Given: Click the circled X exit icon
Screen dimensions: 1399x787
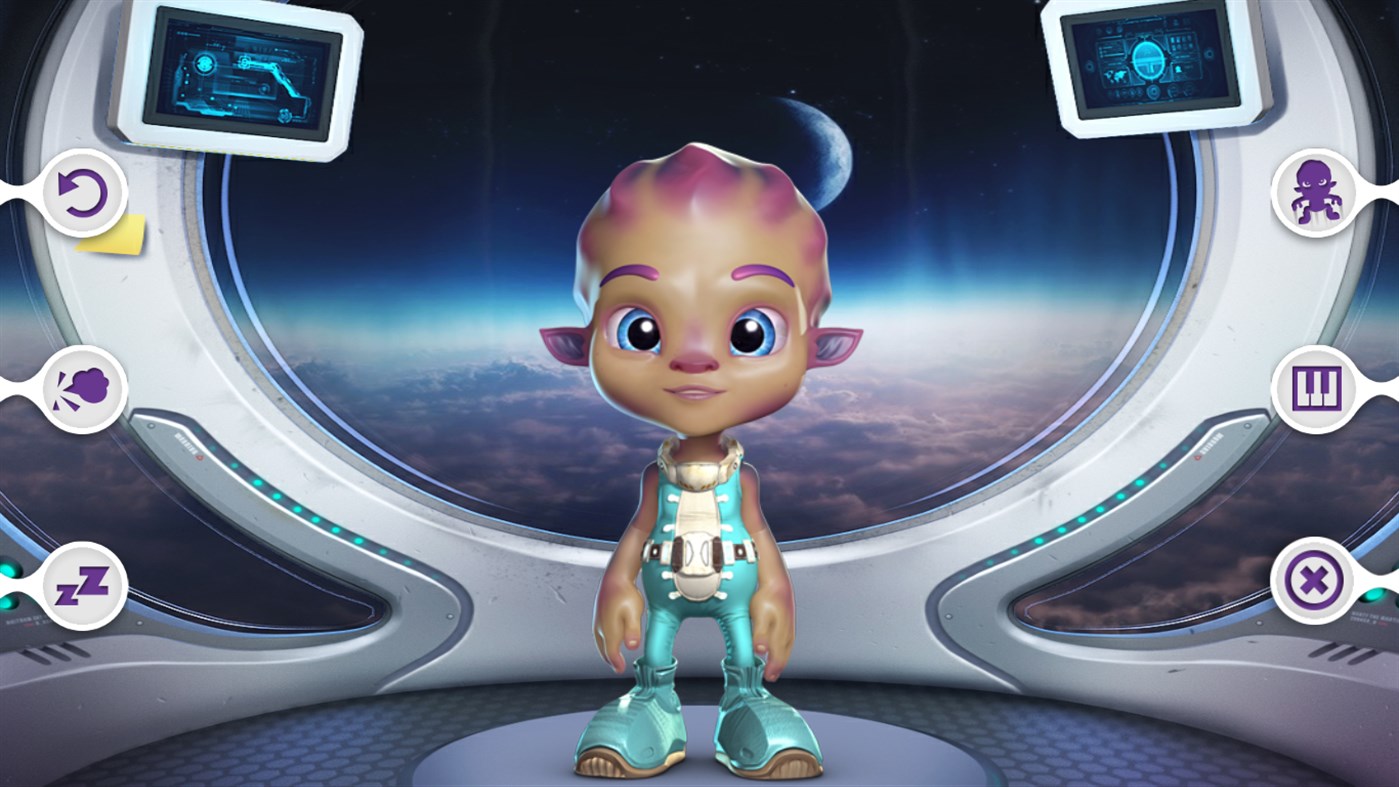Looking at the screenshot, I should click(1315, 580).
